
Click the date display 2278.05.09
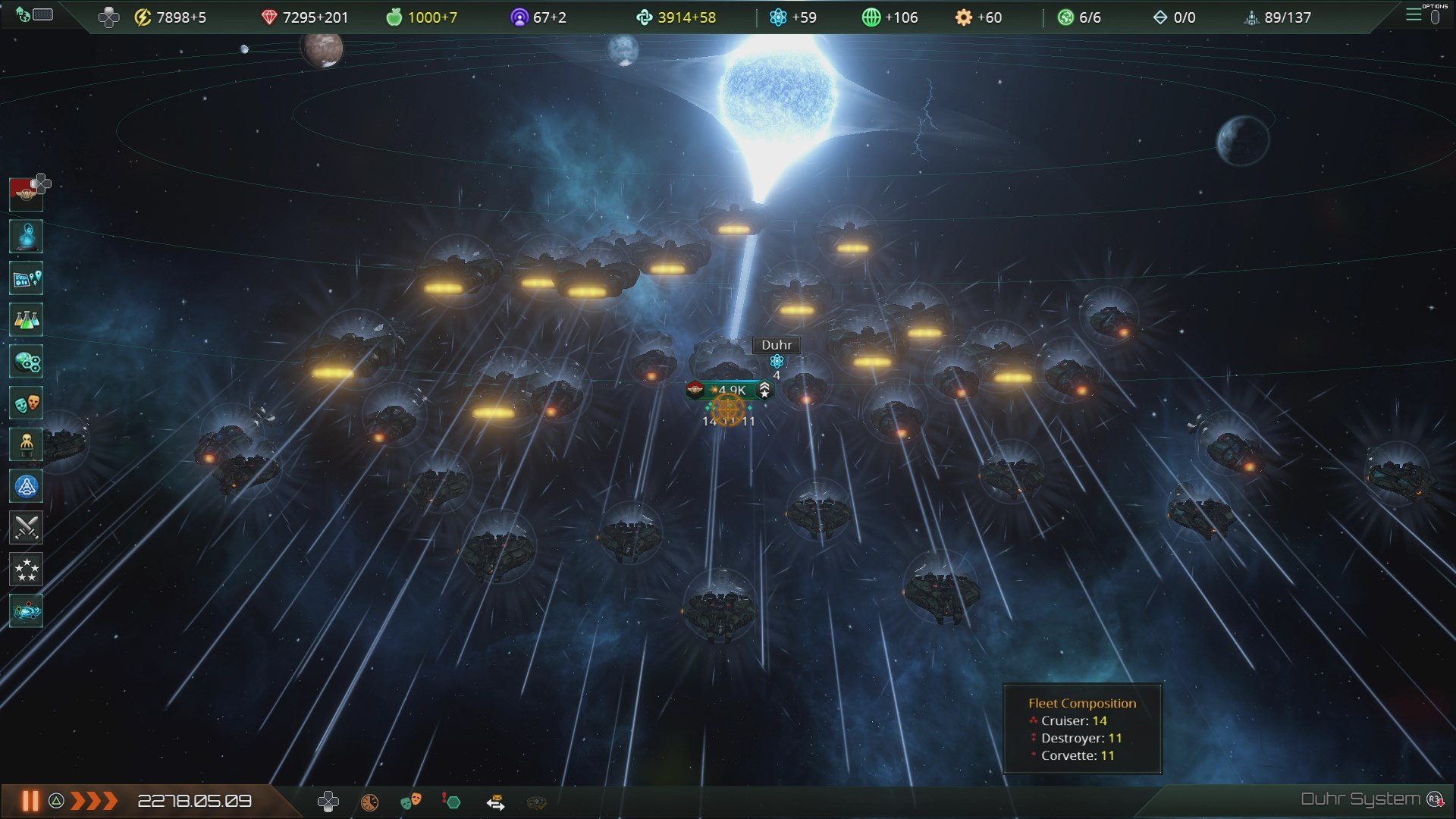[196, 799]
